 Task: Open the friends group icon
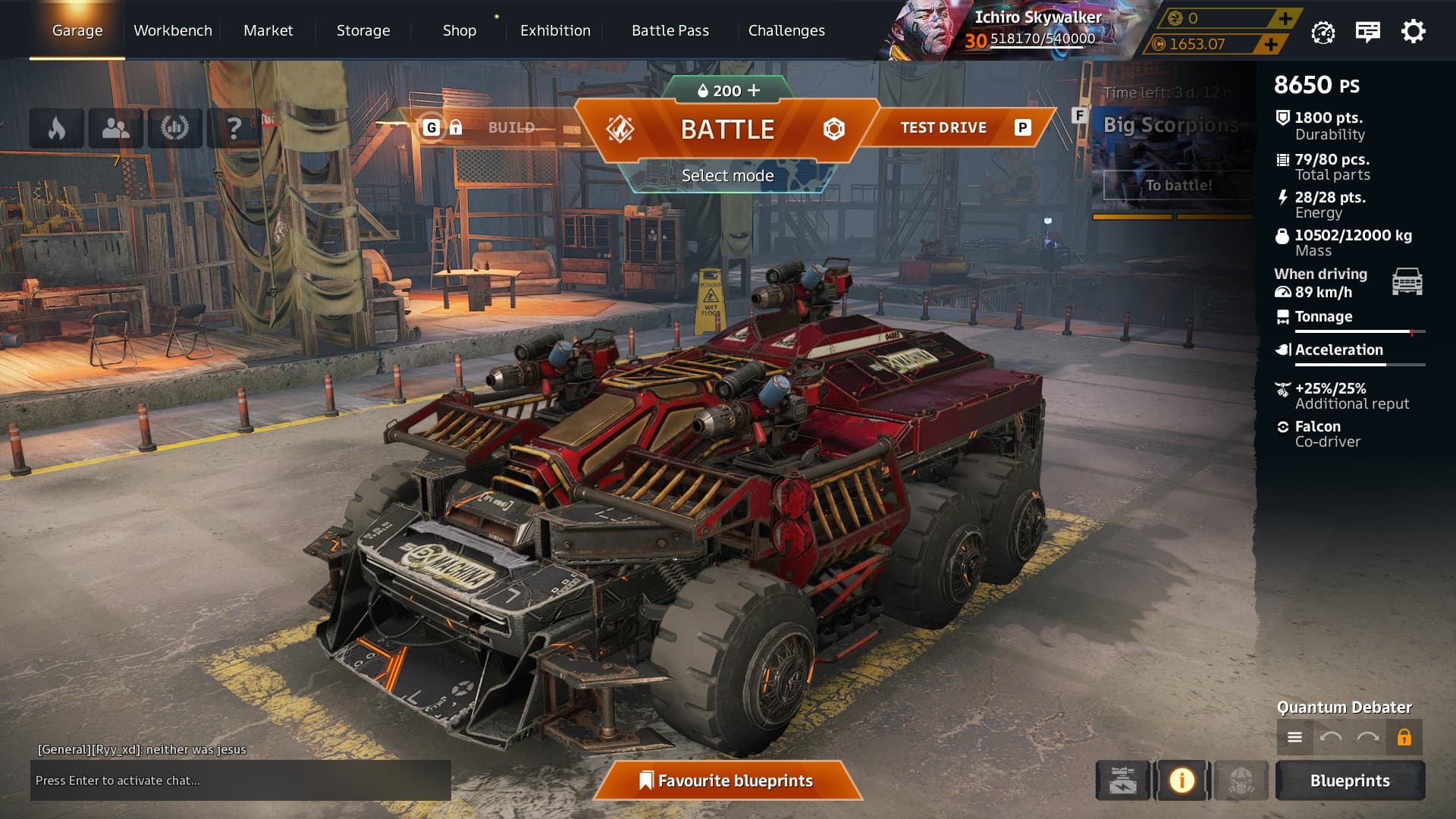115,128
